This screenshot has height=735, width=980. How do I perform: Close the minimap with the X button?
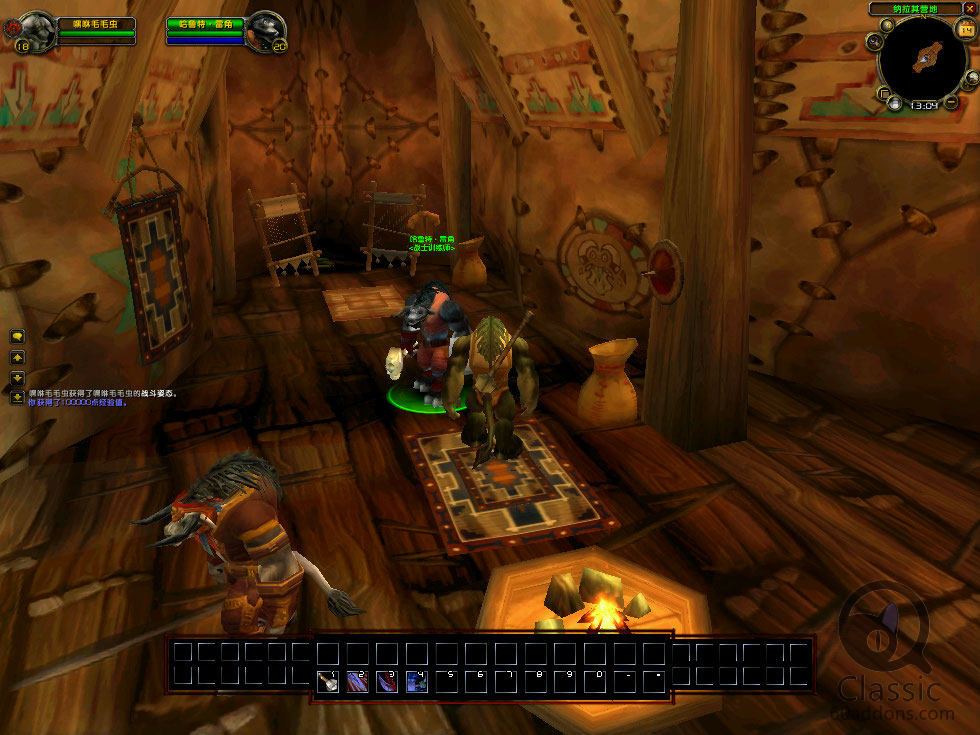point(969,9)
